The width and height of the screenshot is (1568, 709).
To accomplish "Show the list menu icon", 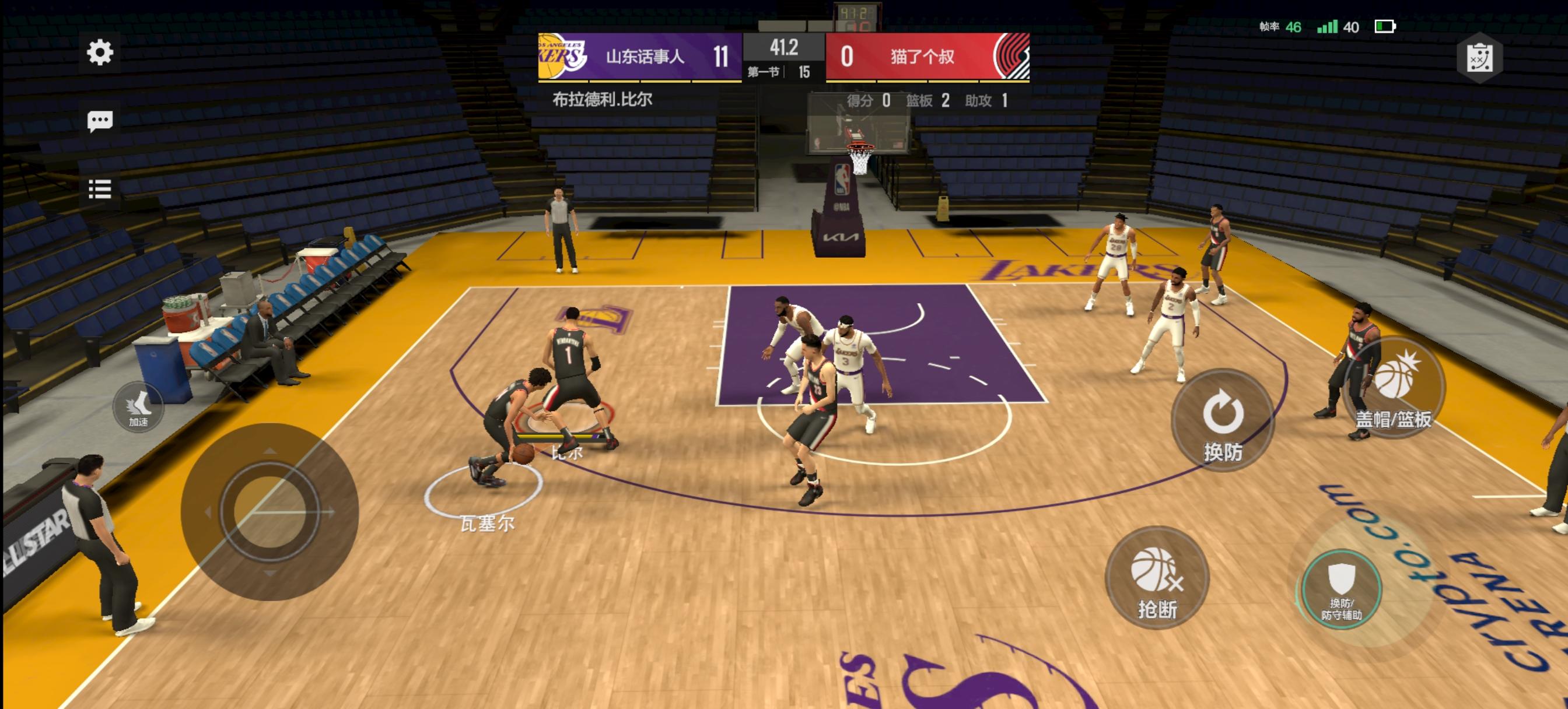I will pyautogui.click(x=100, y=189).
